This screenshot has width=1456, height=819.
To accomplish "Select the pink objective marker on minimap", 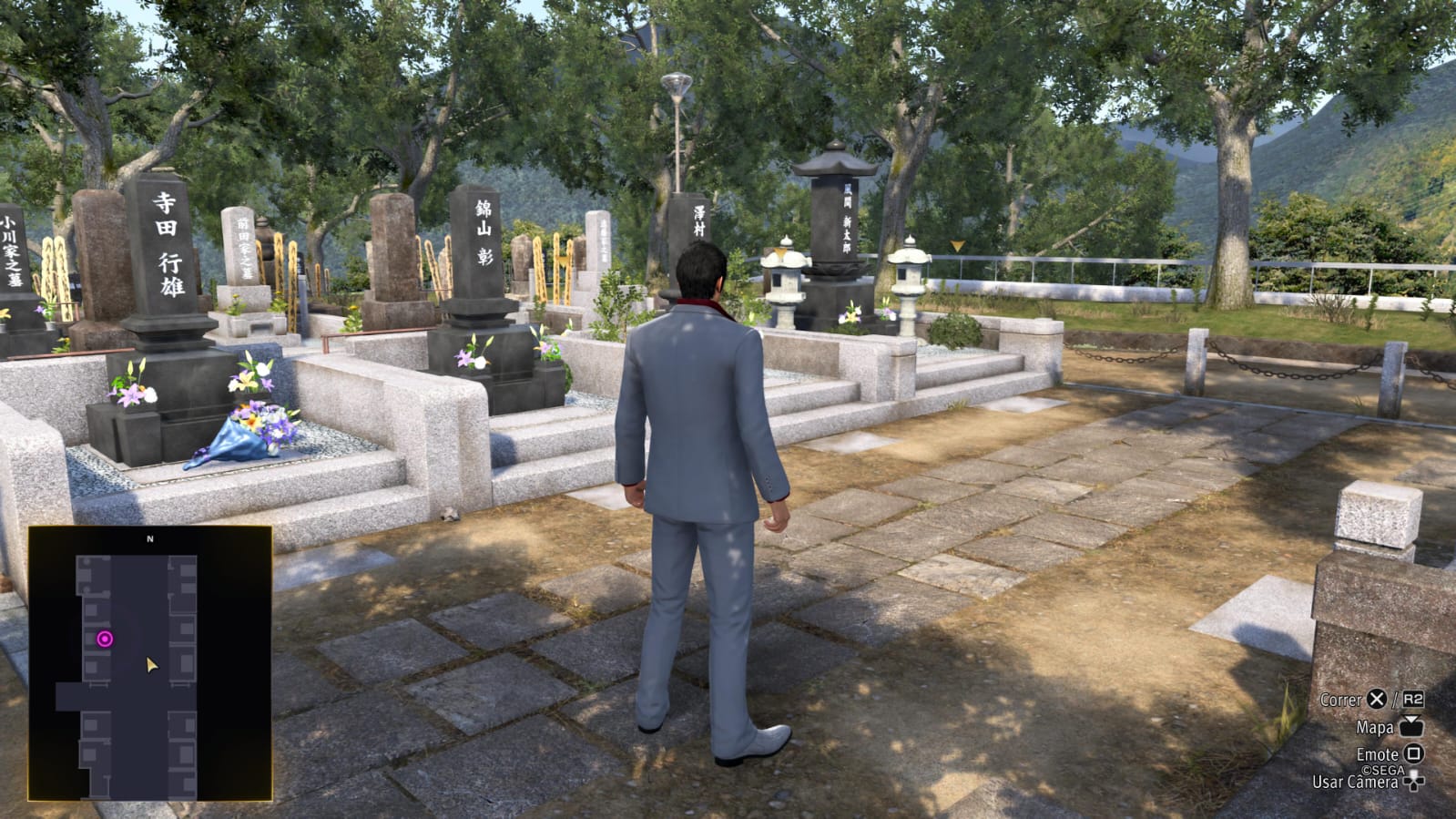I will click(x=105, y=640).
